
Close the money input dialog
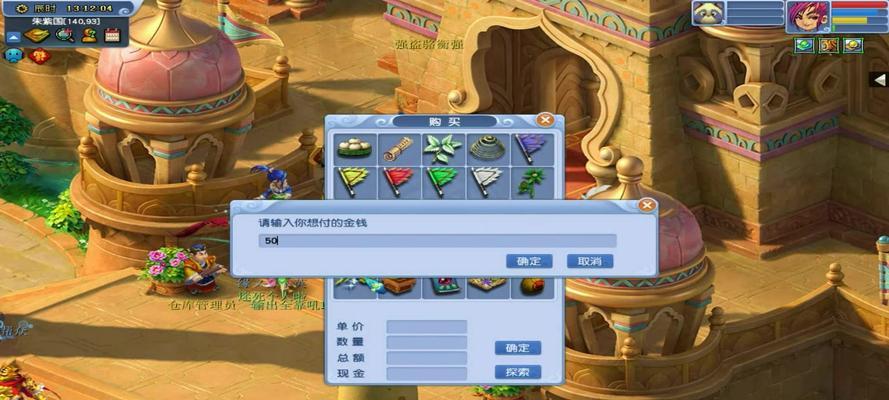coord(646,206)
